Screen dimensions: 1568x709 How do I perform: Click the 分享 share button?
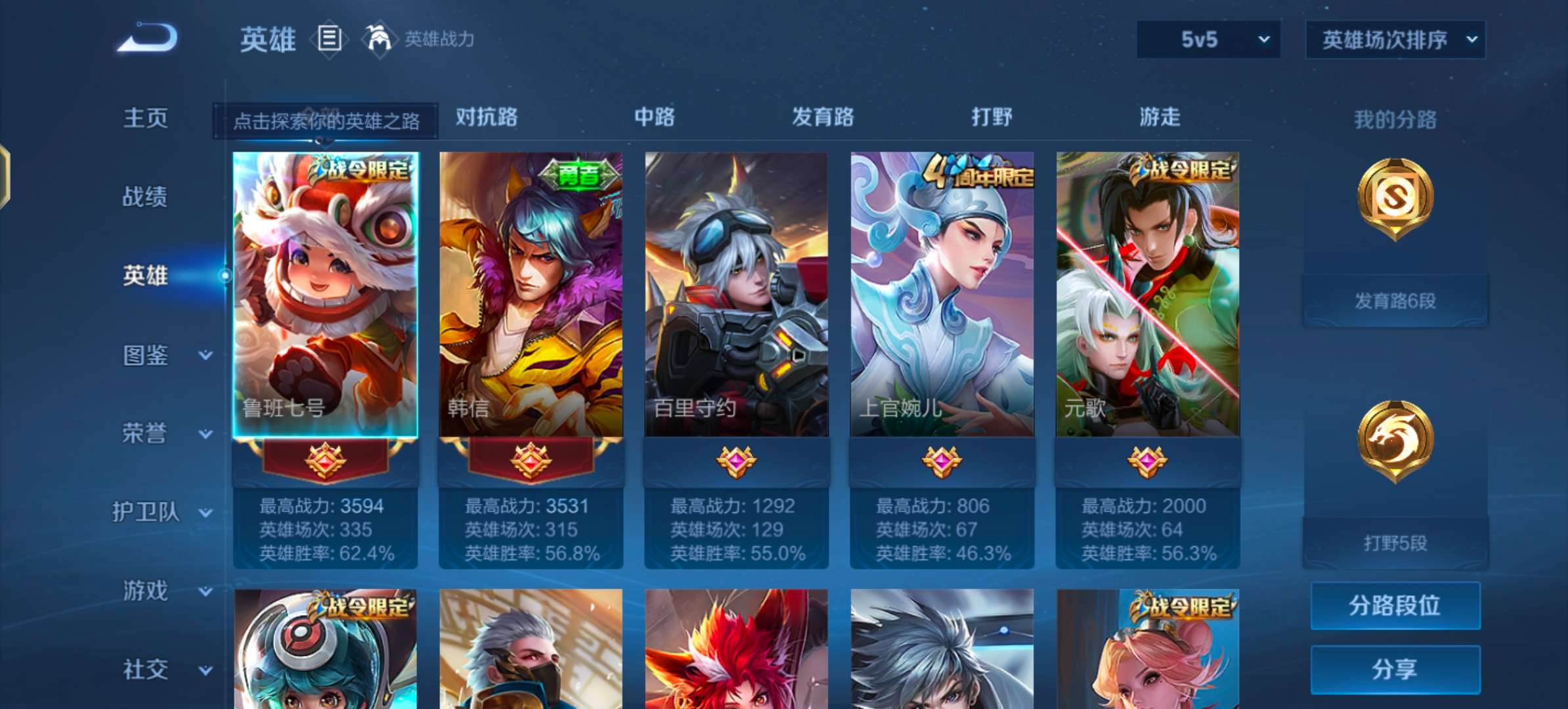tap(1395, 670)
